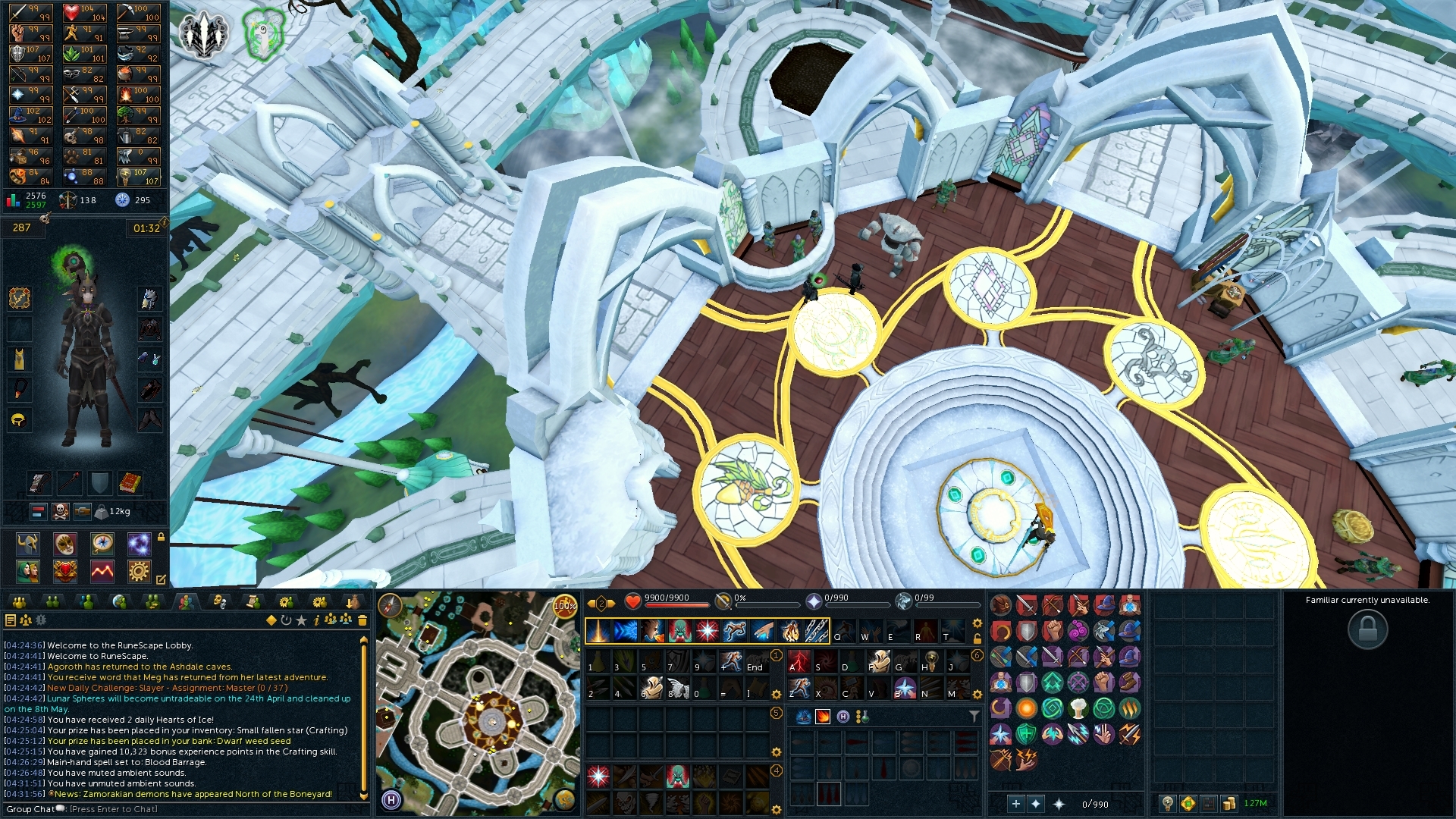The width and height of the screenshot is (1456, 819).
Task: Click the compass at the minimap corner
Action: coord(389,606)
